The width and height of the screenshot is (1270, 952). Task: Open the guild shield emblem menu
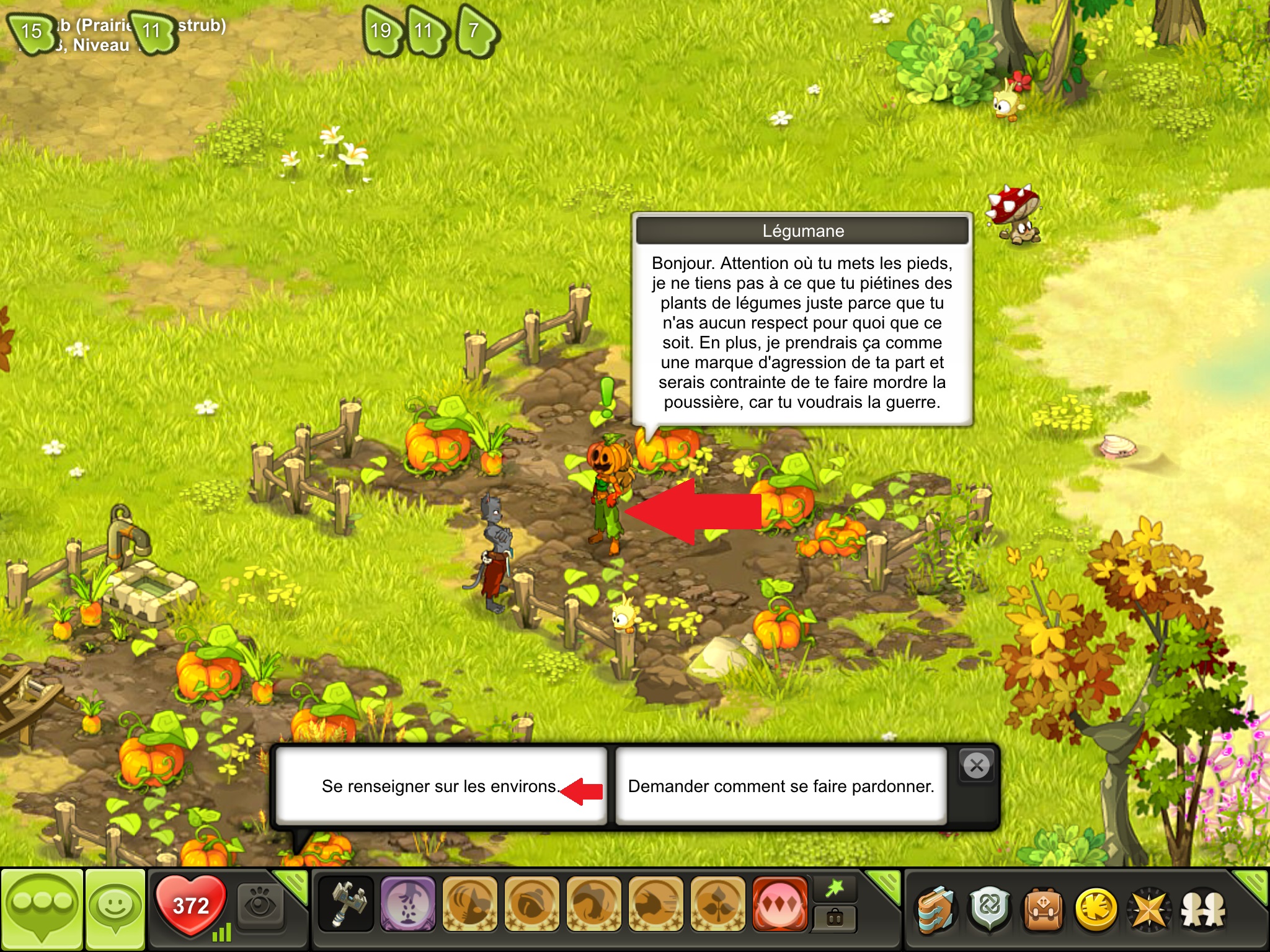point(990,910)
